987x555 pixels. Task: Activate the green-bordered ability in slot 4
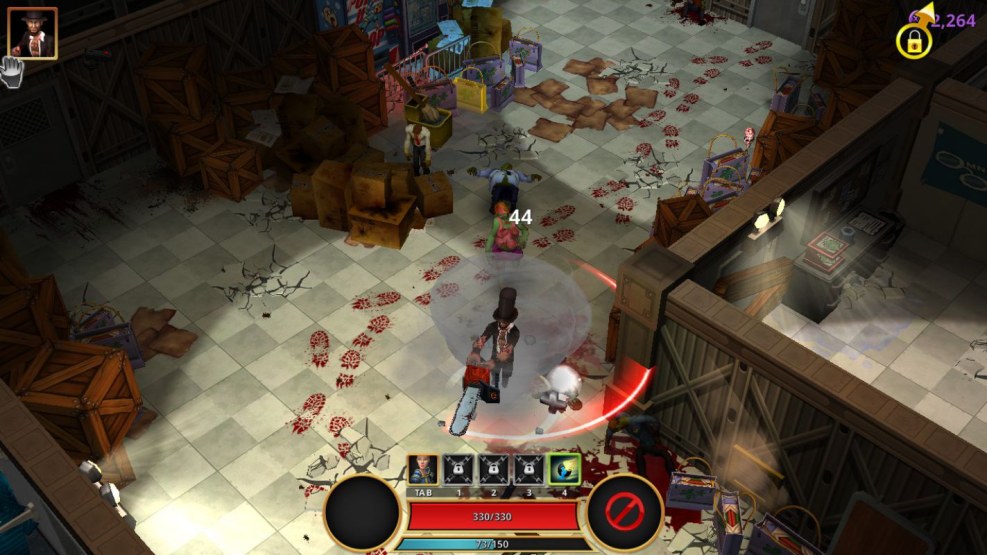tap(564, 470)
